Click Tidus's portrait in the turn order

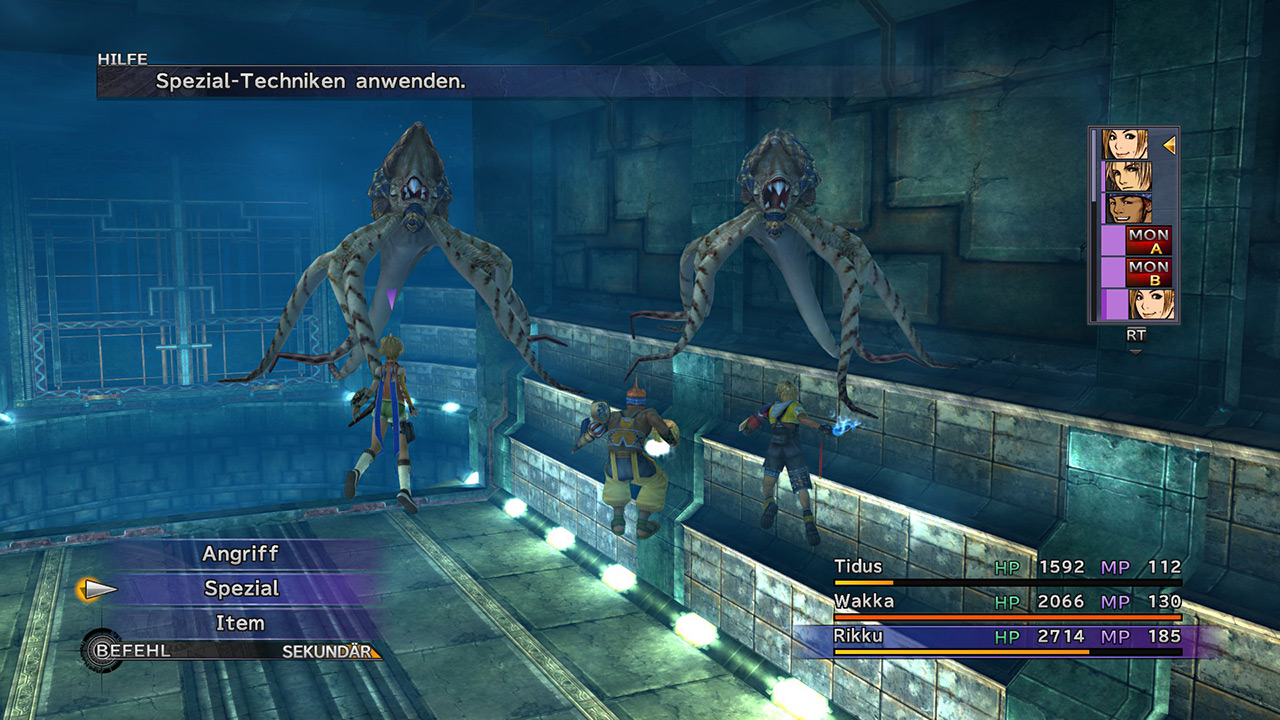[x=1126, y=176]
